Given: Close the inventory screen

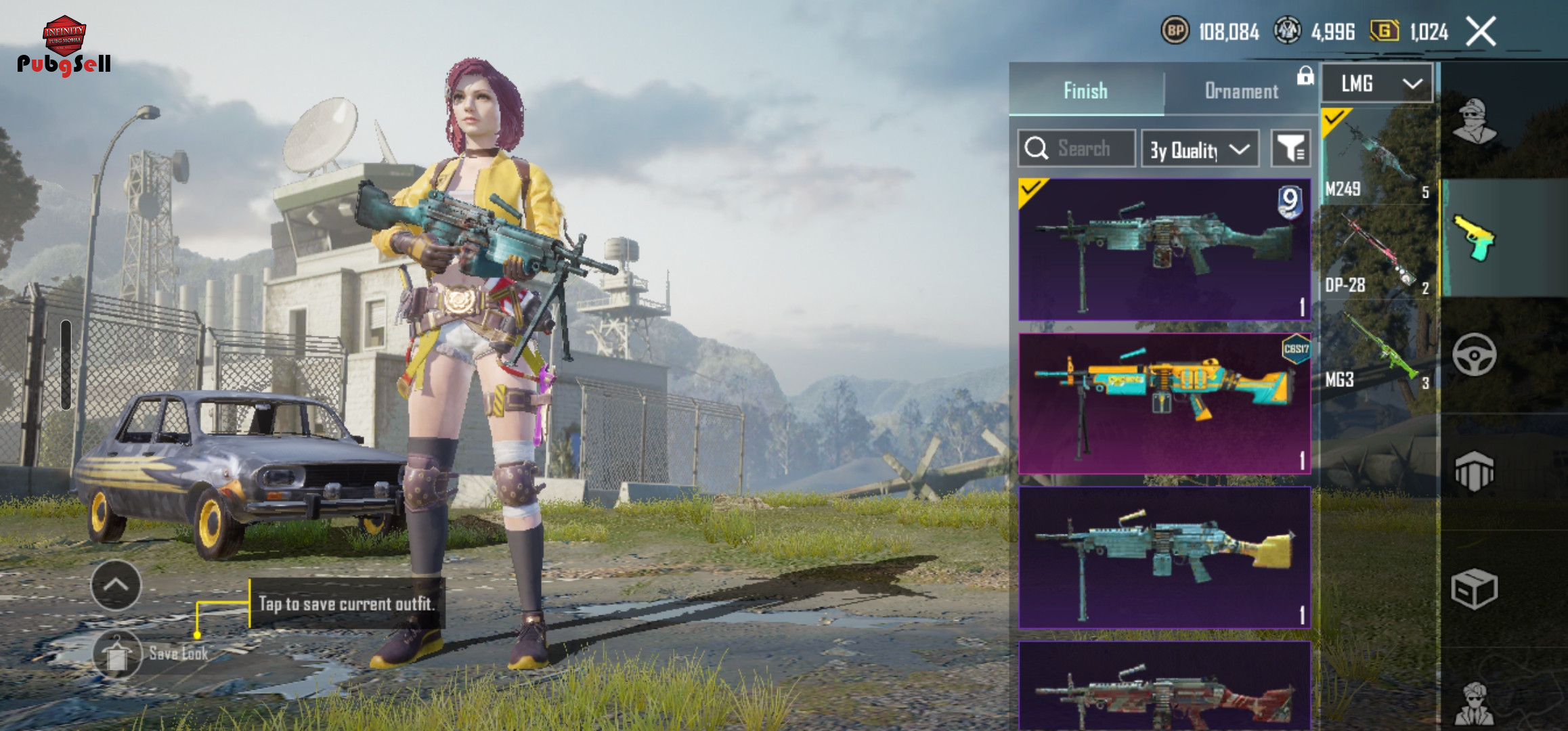Looking at the screenshot, I should coord(1481,32).
